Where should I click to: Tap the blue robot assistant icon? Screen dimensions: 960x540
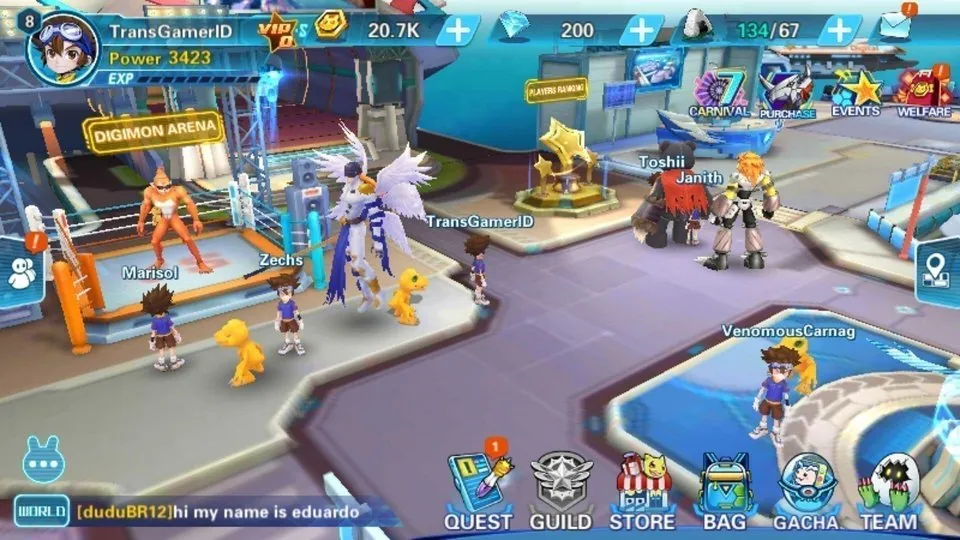(x=42, y=461)
